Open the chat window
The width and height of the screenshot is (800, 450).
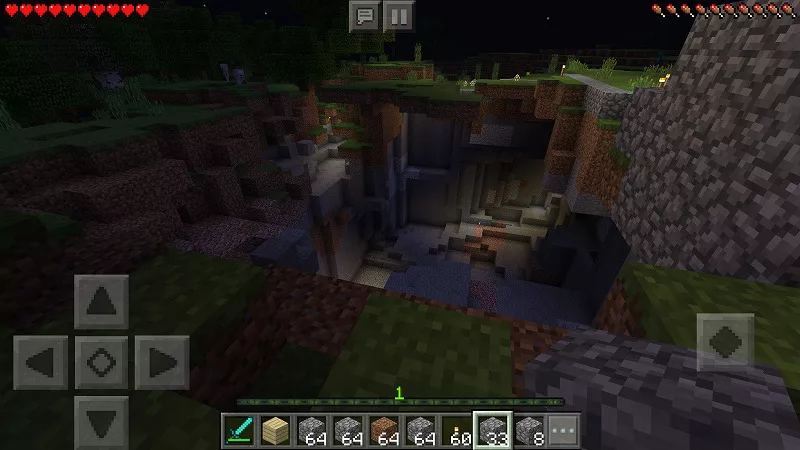(364, 15)
